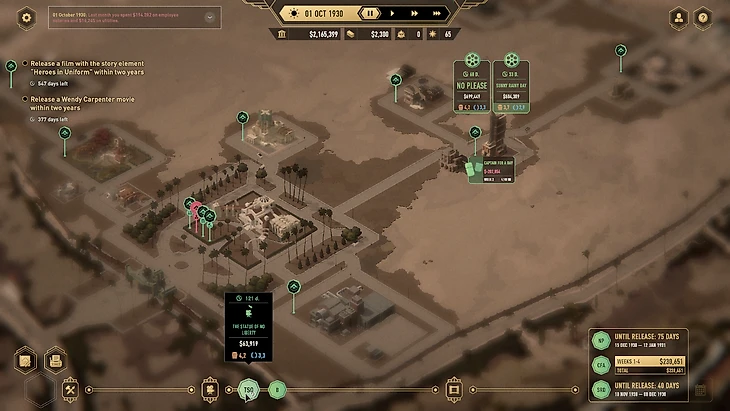Set time to normal play speed
The image size is (730, 411).
coord(391,14)
